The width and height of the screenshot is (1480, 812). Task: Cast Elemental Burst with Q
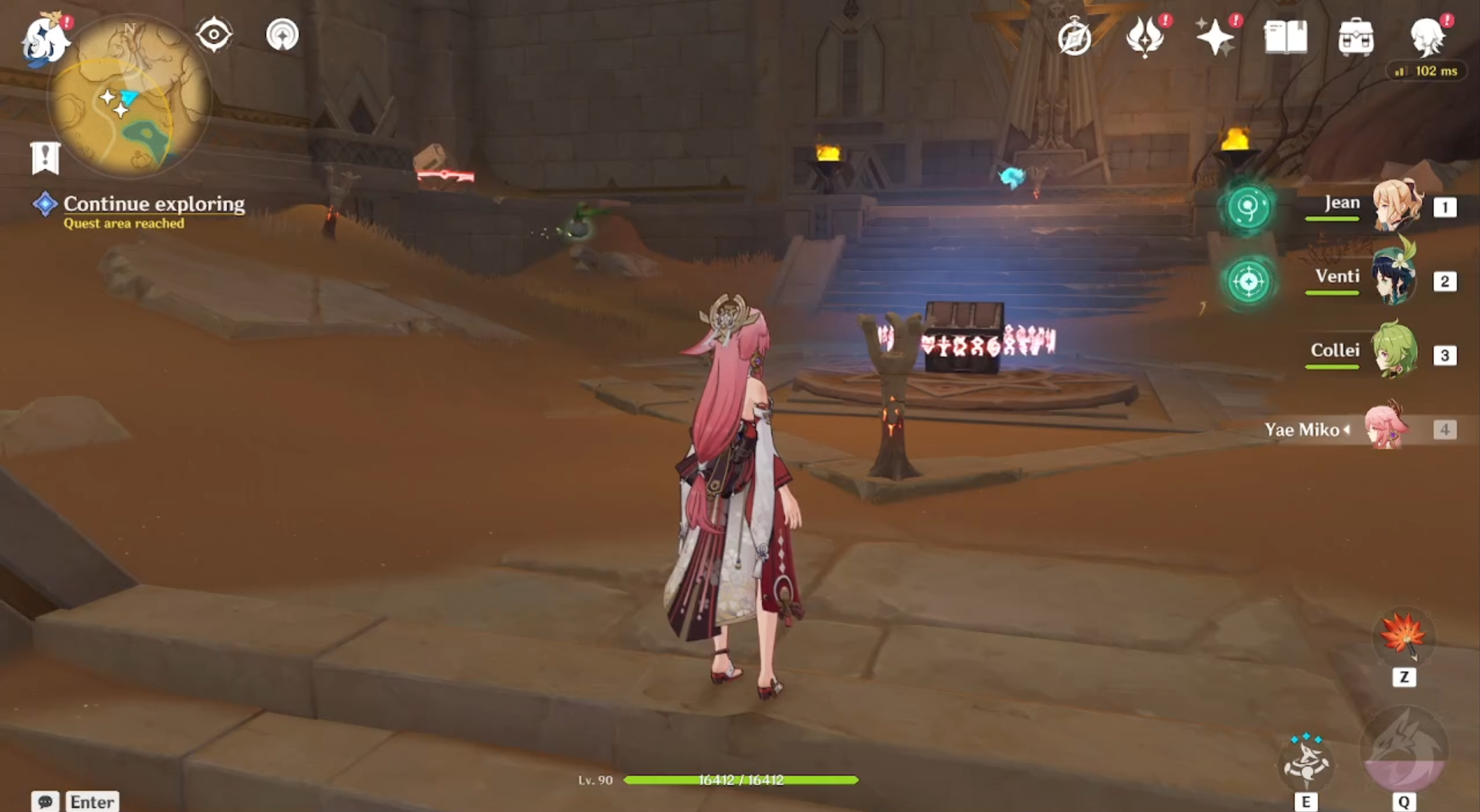click(1406, 754)
